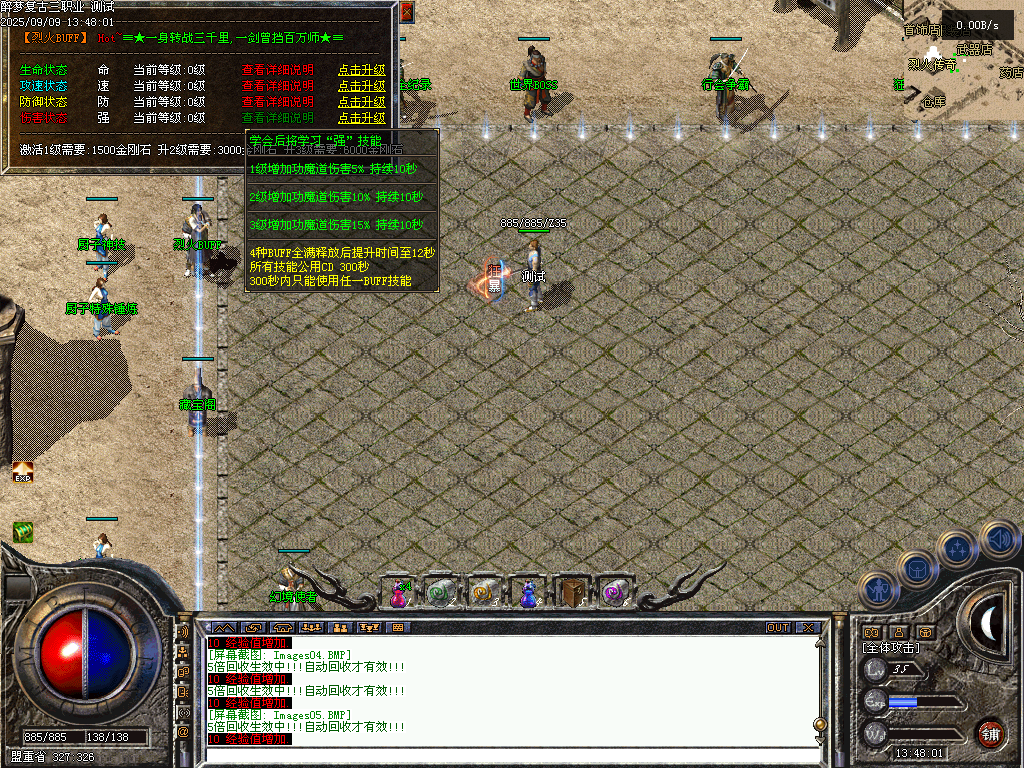
Task: Open the skills sparkle round button
Action: (957, 548)
